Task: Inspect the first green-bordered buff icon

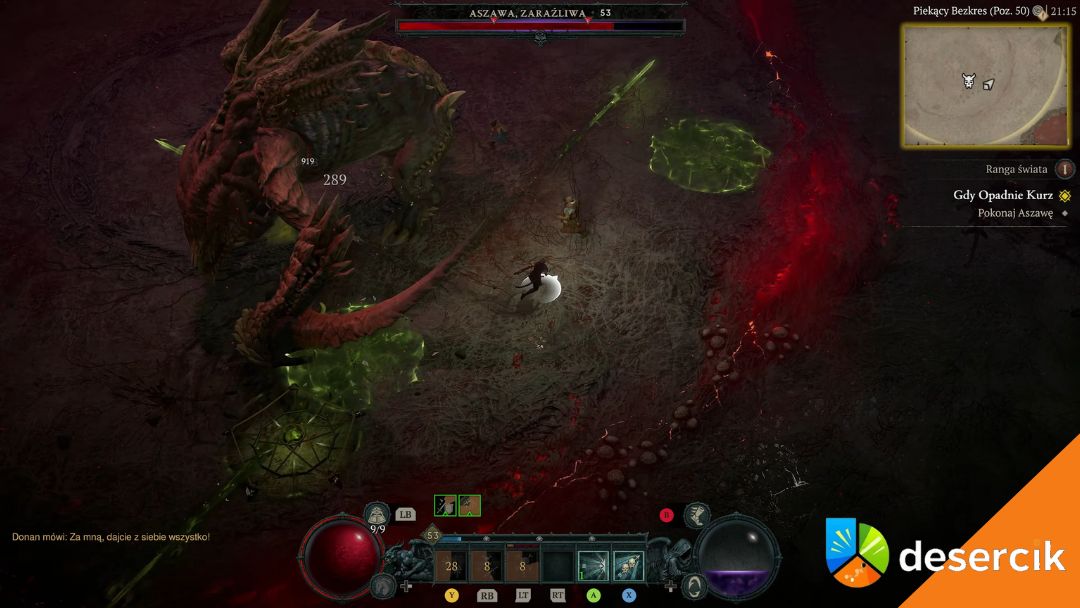Action: coord(445,506)
